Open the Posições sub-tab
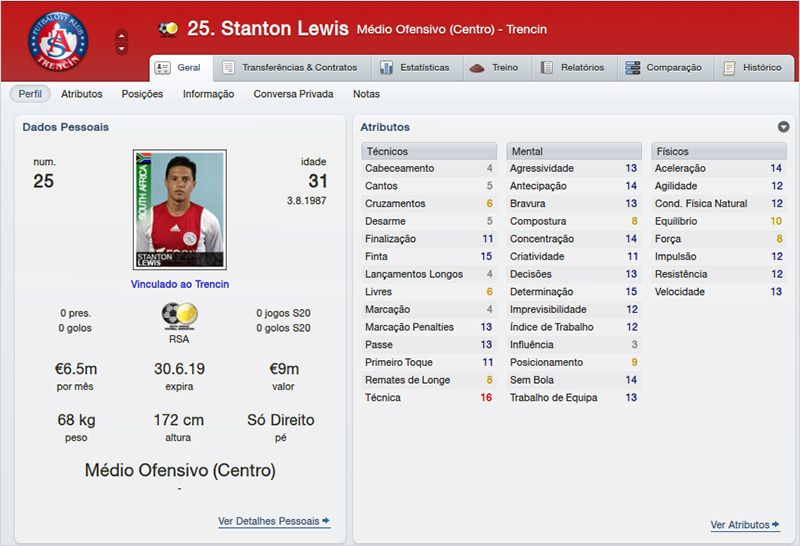The height and width of the screenshot is (546, 800). coord(142,94)
